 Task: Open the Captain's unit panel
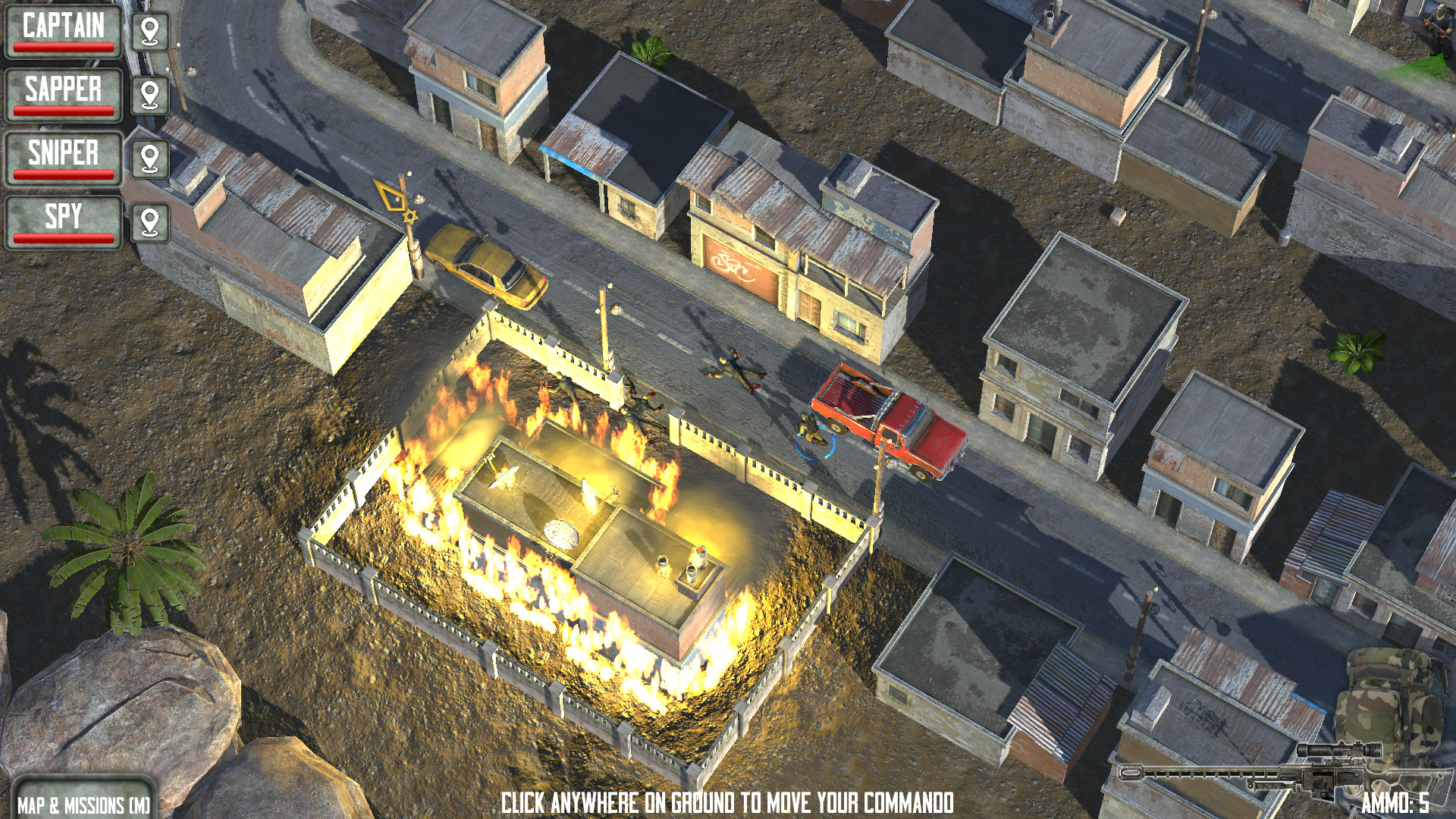[x=64, y=30]
